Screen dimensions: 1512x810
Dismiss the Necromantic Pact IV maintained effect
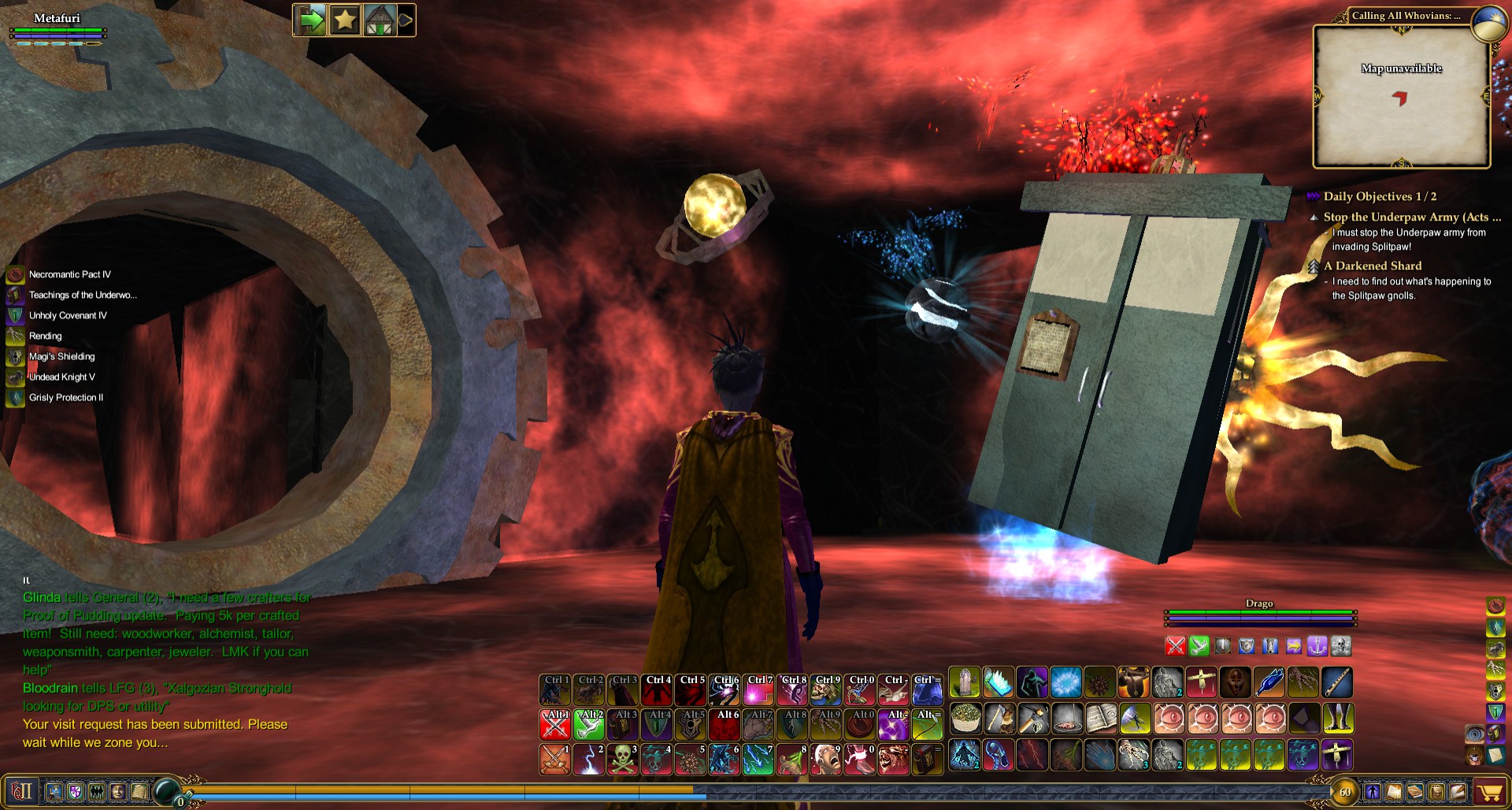click(x=15, y=274)
